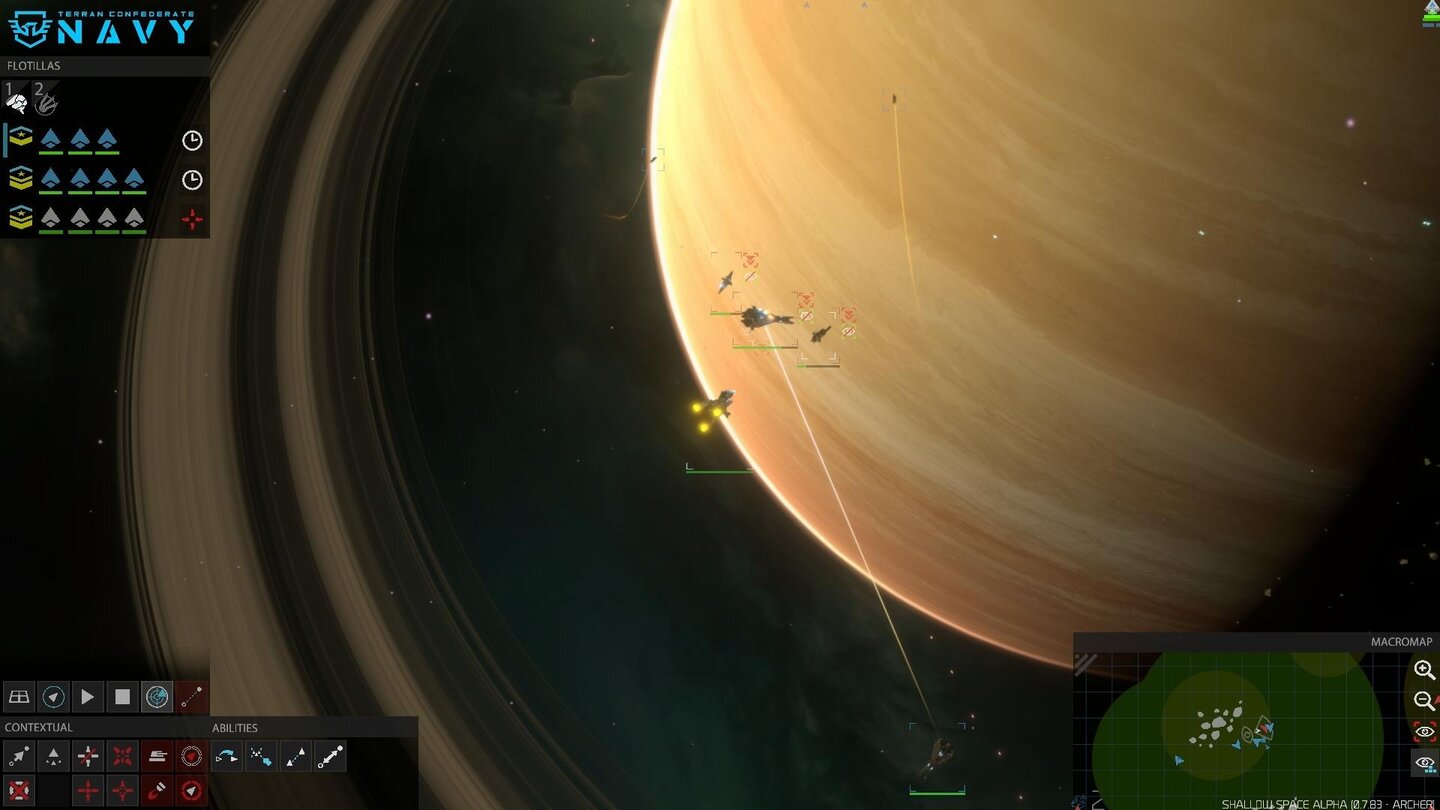The width and height of the screenshot is (1440, 810).
Task: Choose the red turret contextual command
Action: pos(157,756)
